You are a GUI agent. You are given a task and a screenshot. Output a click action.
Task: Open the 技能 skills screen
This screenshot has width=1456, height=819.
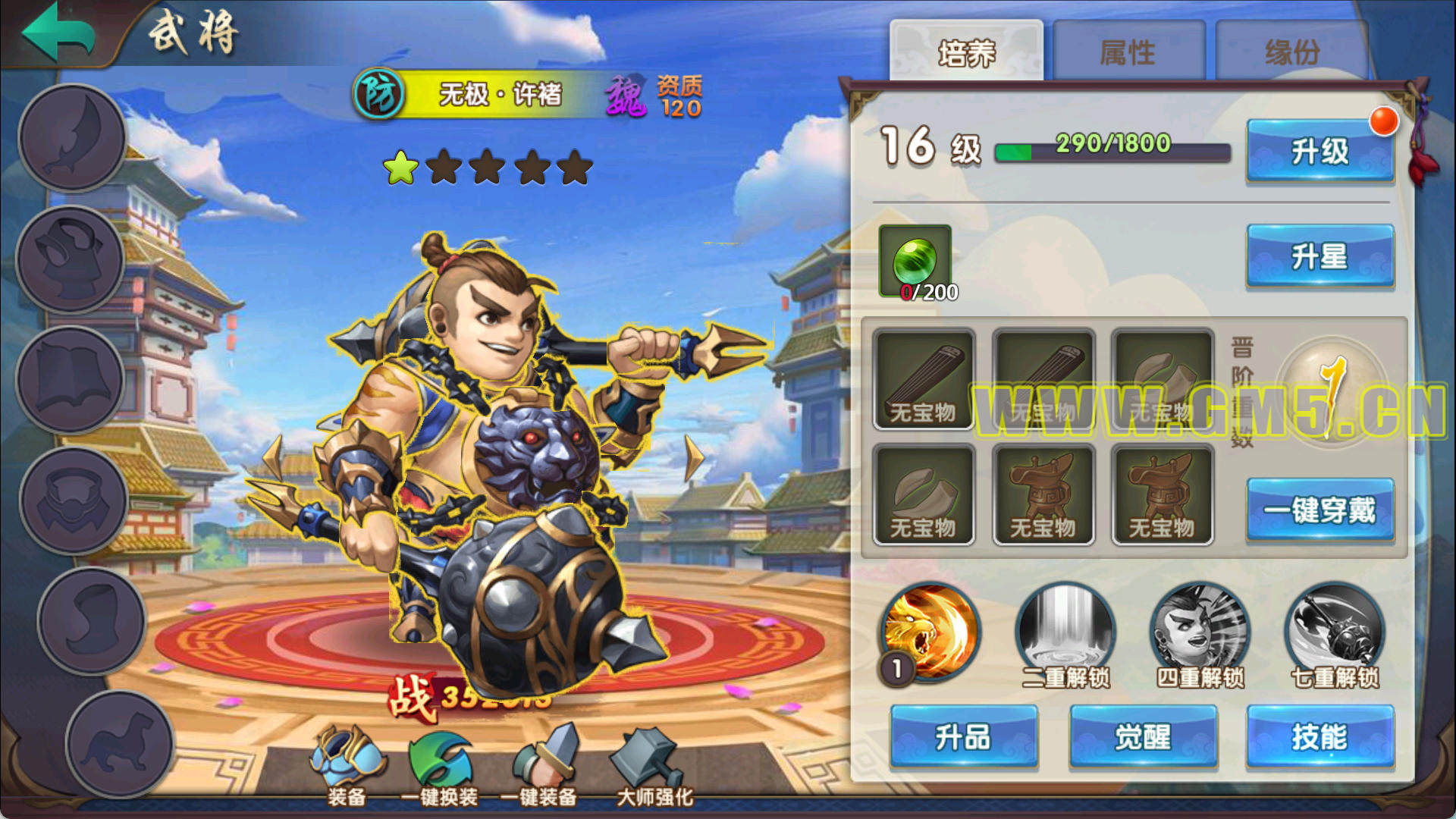point(1320,736)
